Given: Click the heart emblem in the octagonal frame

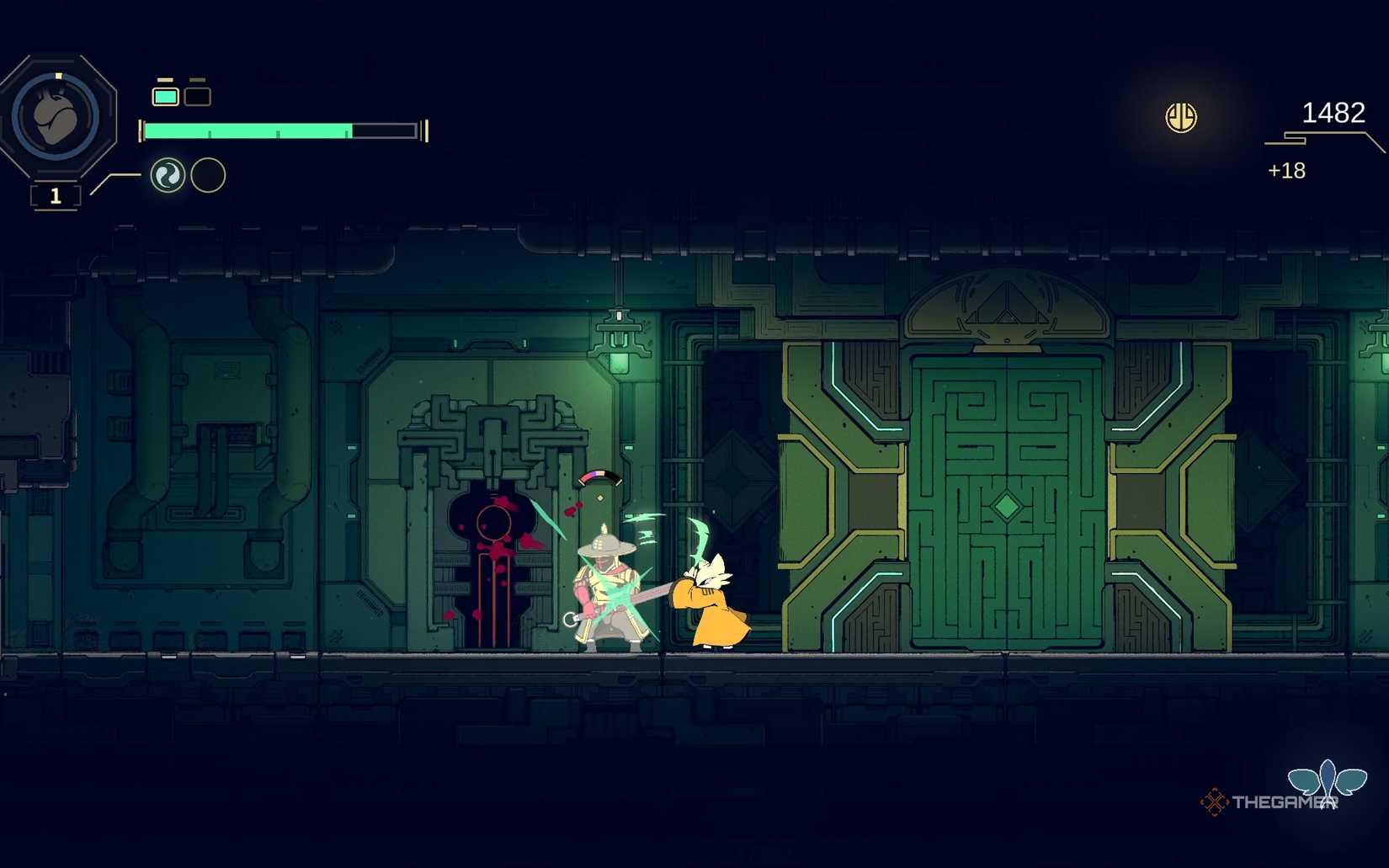Looking at the screenshot, I should point(57,117).
